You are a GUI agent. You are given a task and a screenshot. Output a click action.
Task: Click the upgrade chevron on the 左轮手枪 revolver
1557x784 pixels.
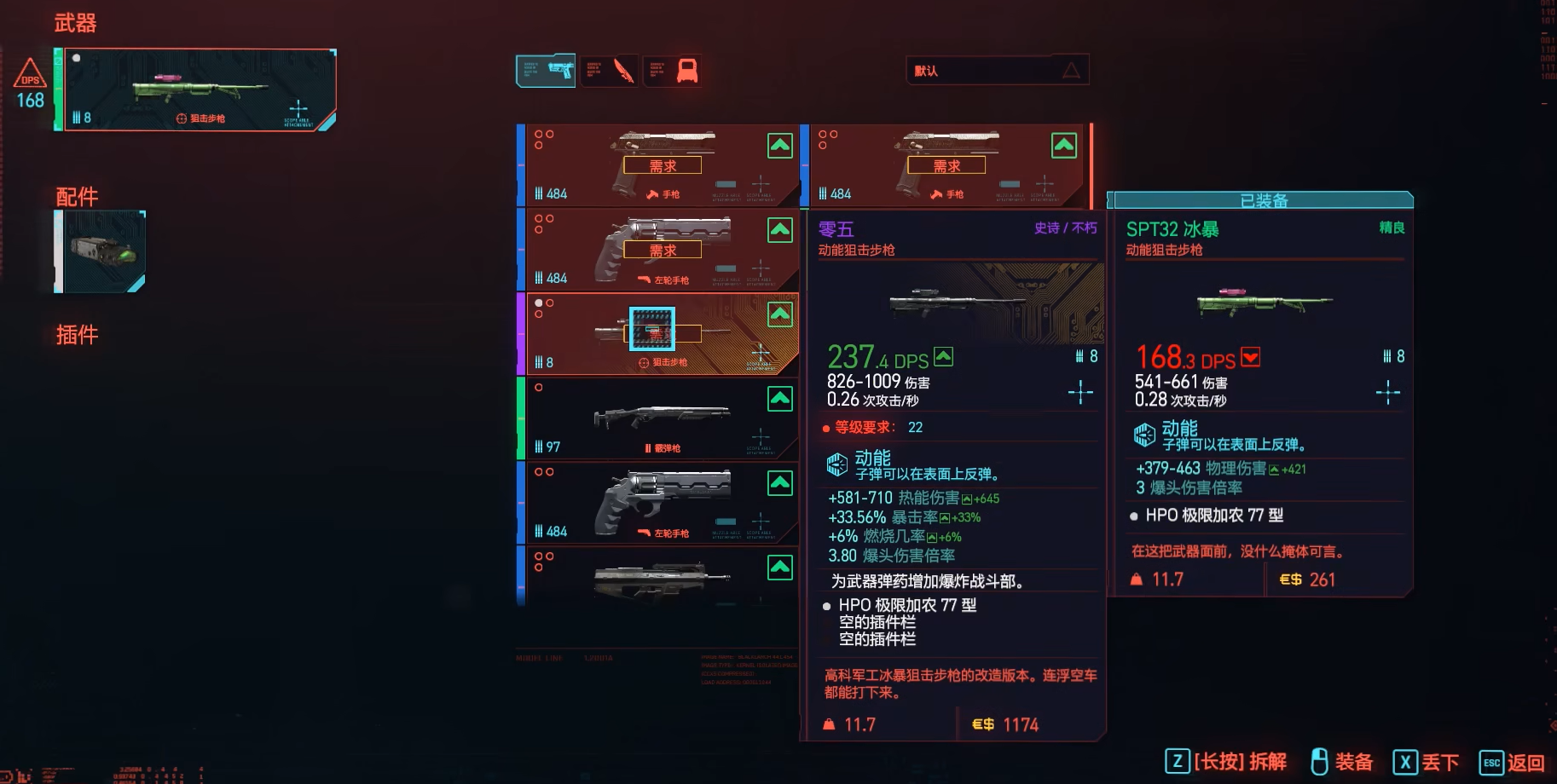click(779, 229)
